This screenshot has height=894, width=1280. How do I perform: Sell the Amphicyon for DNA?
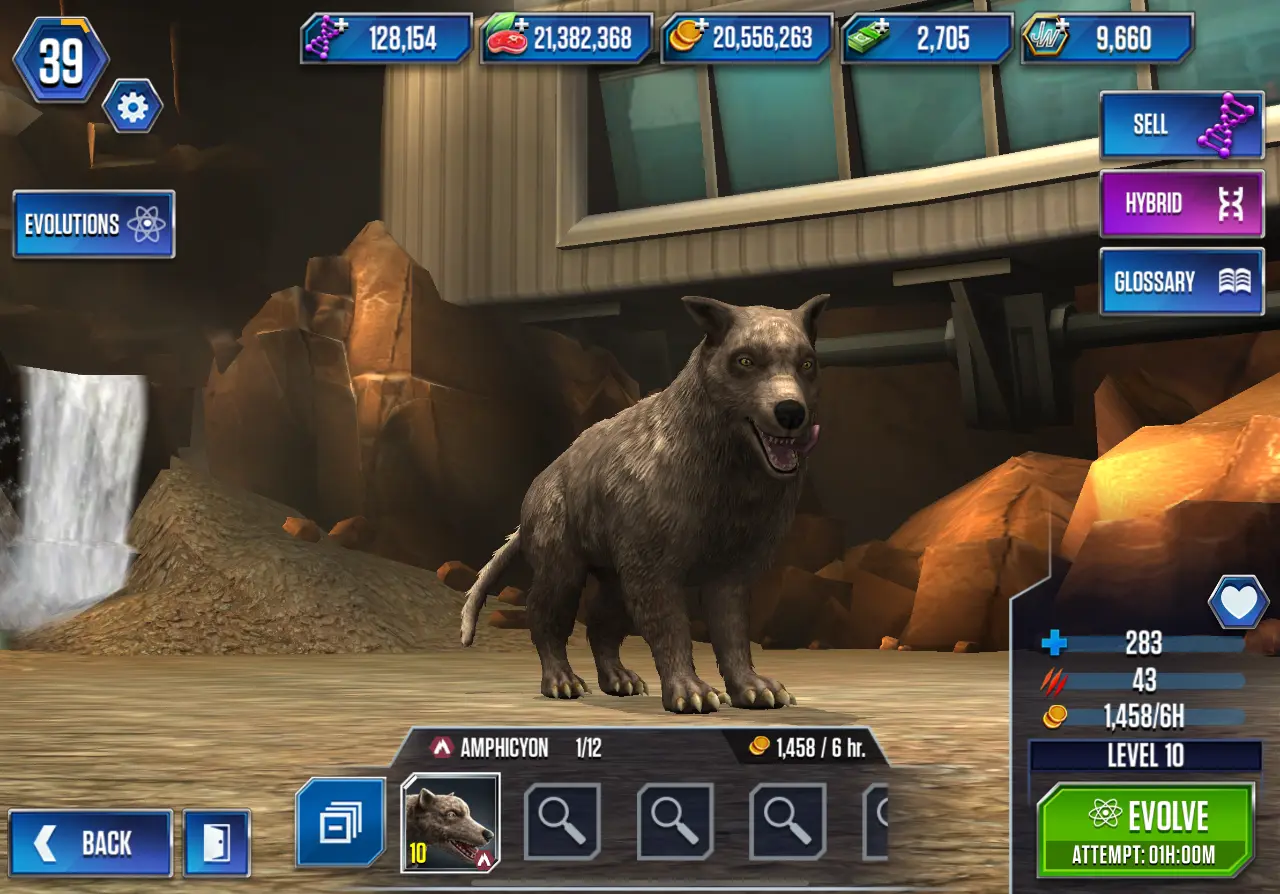[x=1181, y=125]
